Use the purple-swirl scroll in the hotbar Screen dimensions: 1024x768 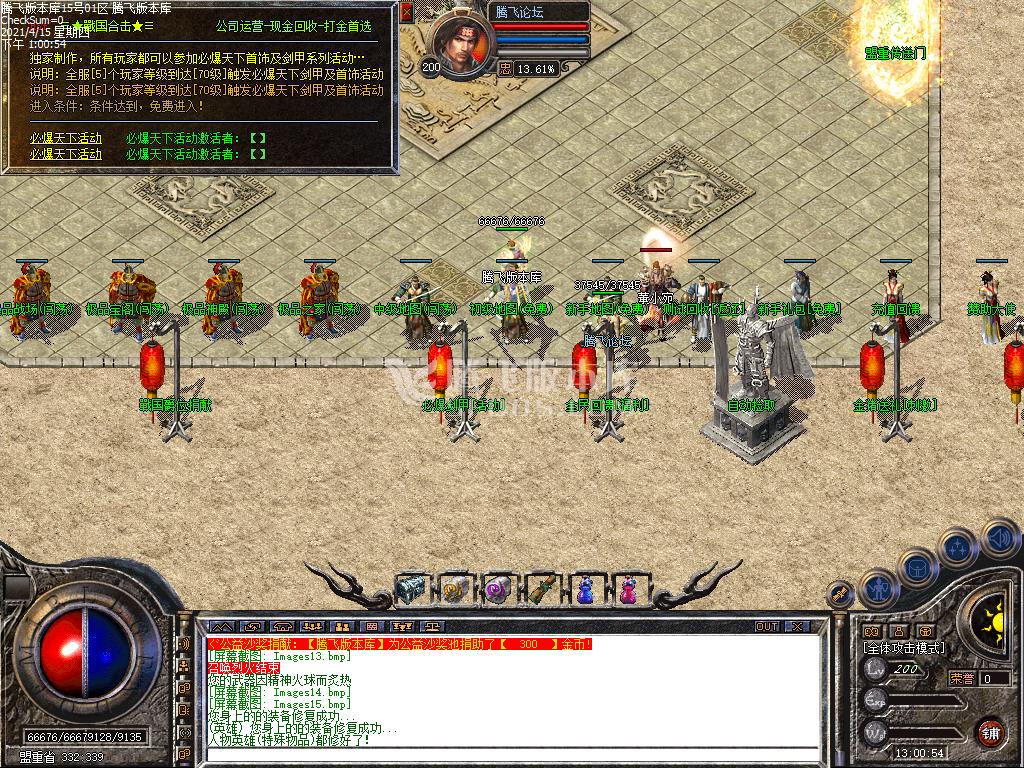point(498,590)
